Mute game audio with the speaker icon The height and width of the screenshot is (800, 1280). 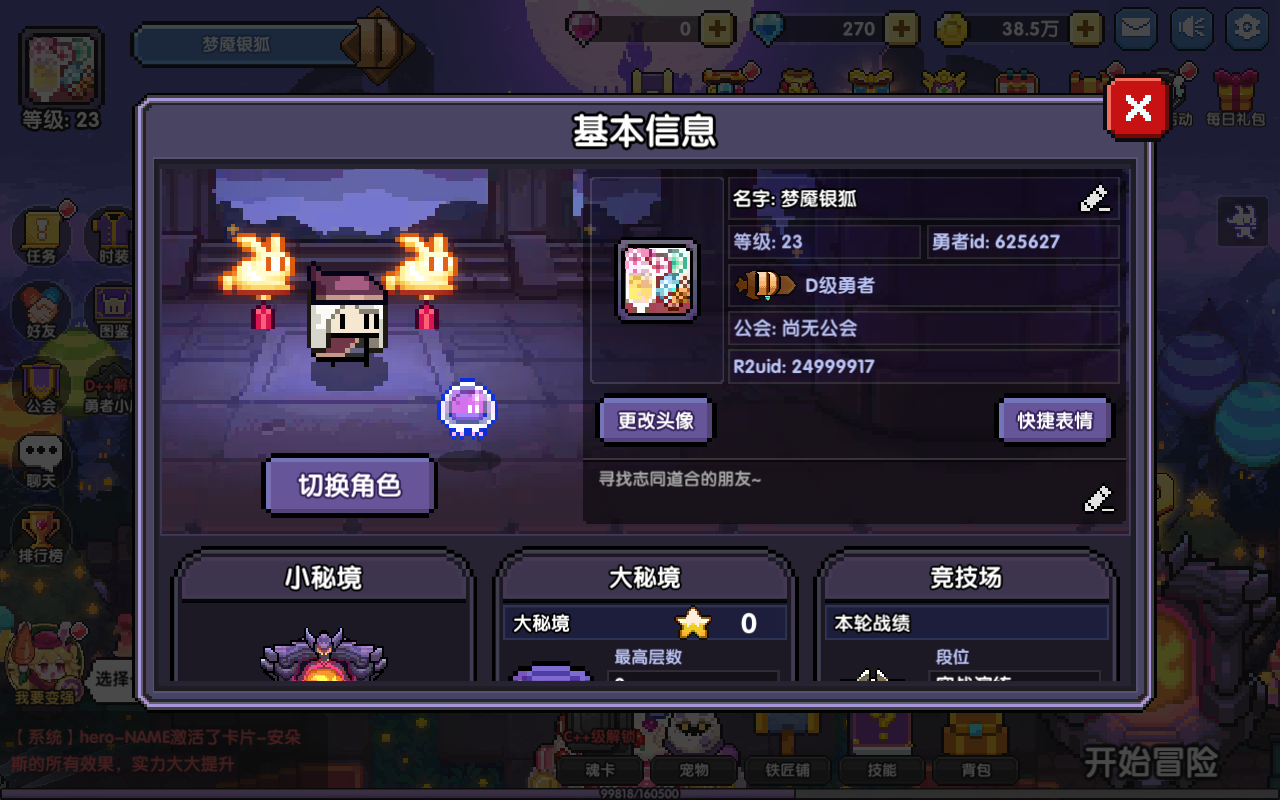click(1191, 28)
